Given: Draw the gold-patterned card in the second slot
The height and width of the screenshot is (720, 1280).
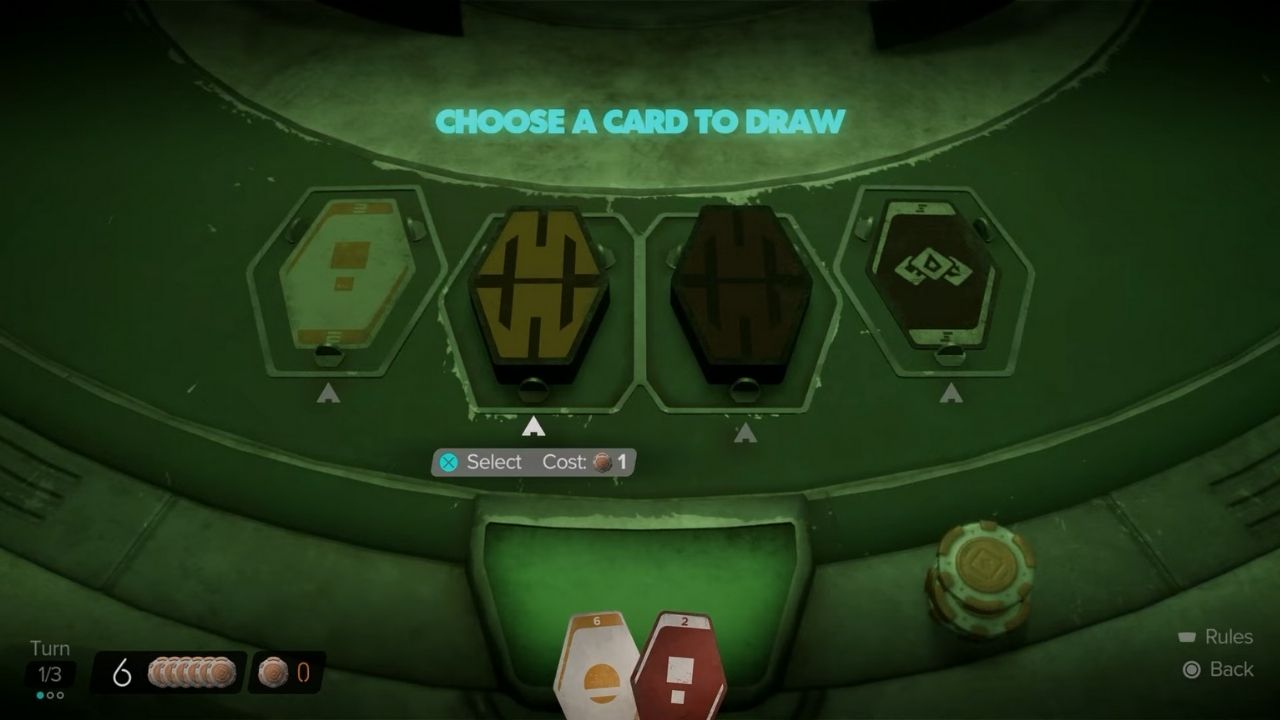Looking at the screenshot, I should [540, 285].
